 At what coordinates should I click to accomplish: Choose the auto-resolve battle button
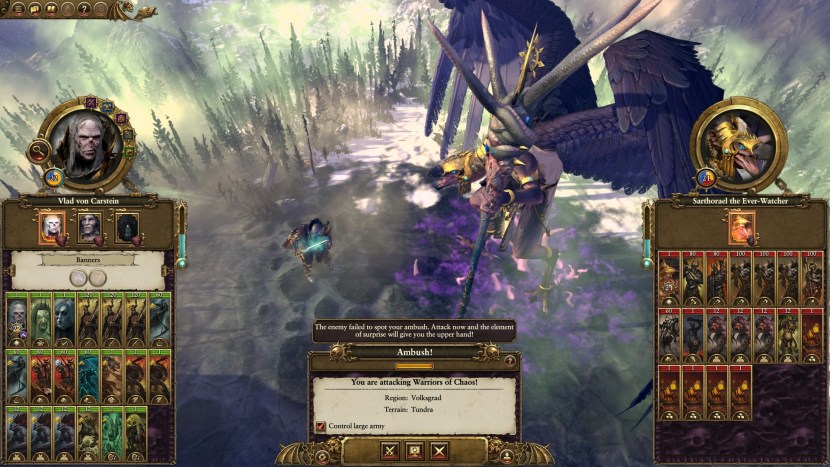[x=414, y=451]
